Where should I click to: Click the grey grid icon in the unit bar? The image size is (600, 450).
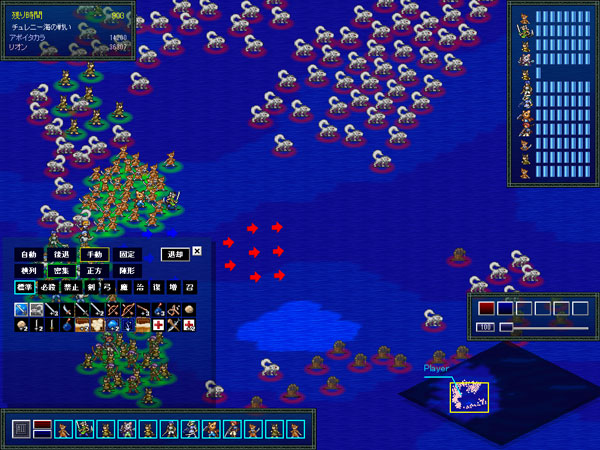(x=21, y=429)
